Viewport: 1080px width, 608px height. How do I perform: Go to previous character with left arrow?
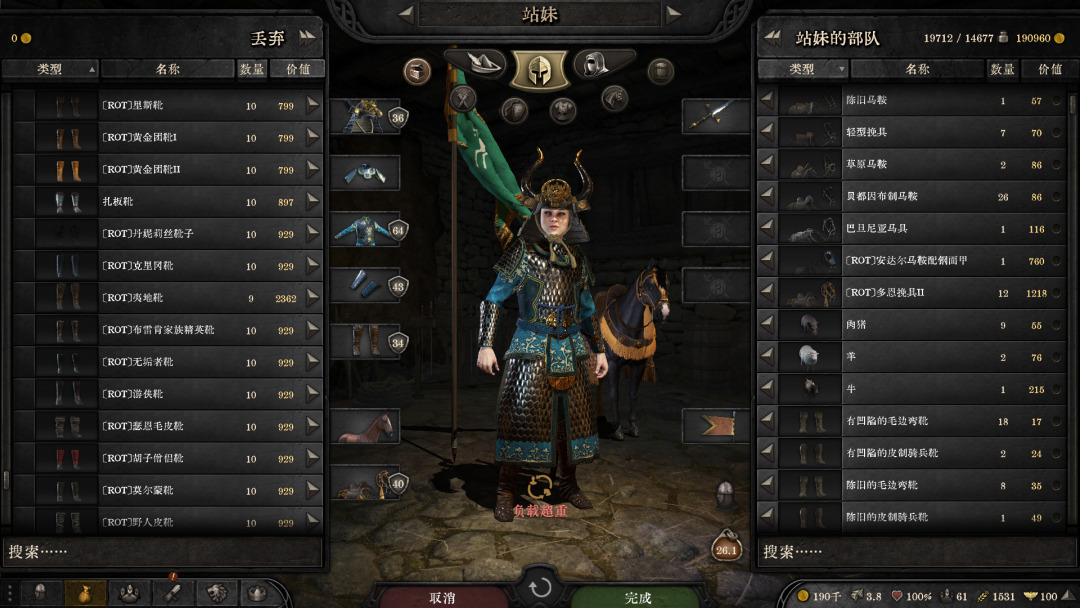click(x=406, y=13)
